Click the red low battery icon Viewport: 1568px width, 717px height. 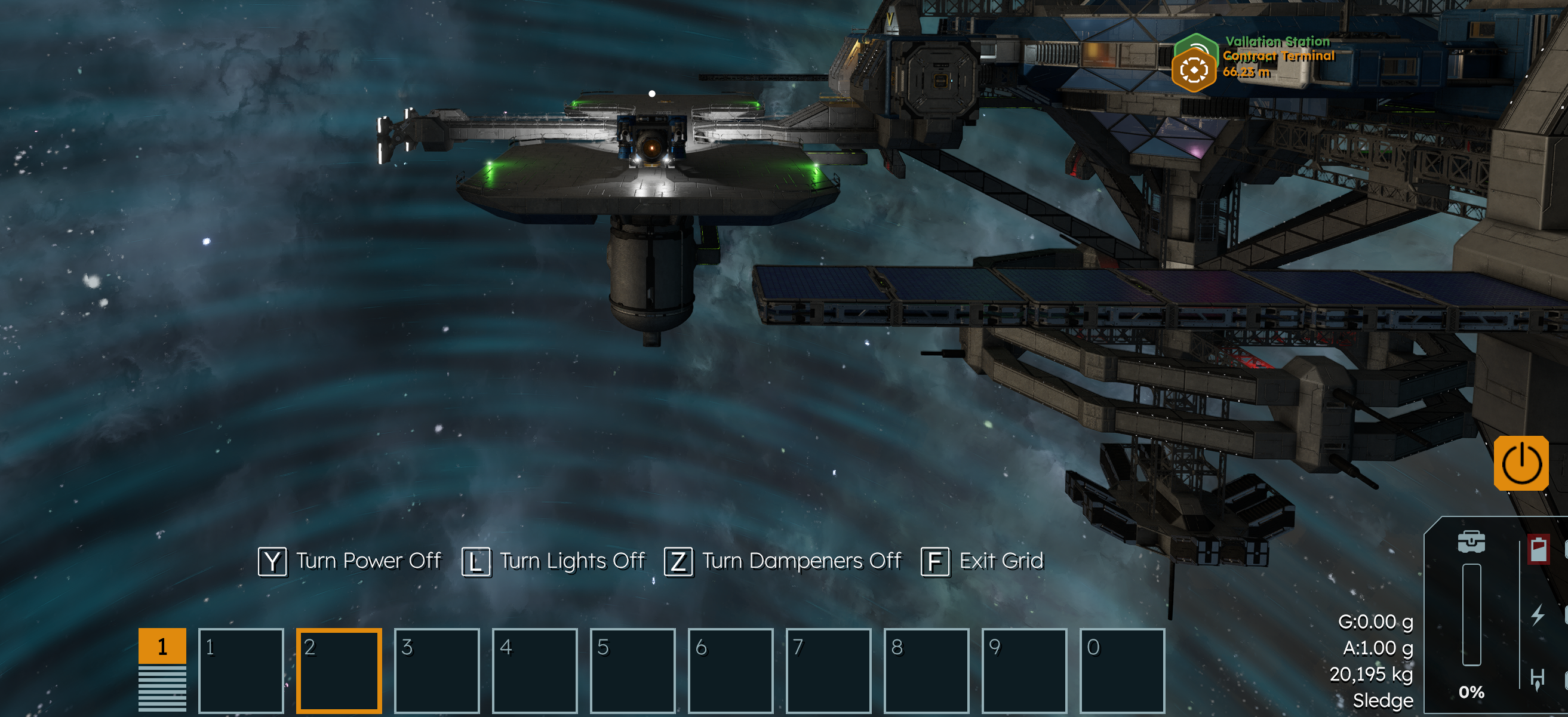(x=1538, y=550)
